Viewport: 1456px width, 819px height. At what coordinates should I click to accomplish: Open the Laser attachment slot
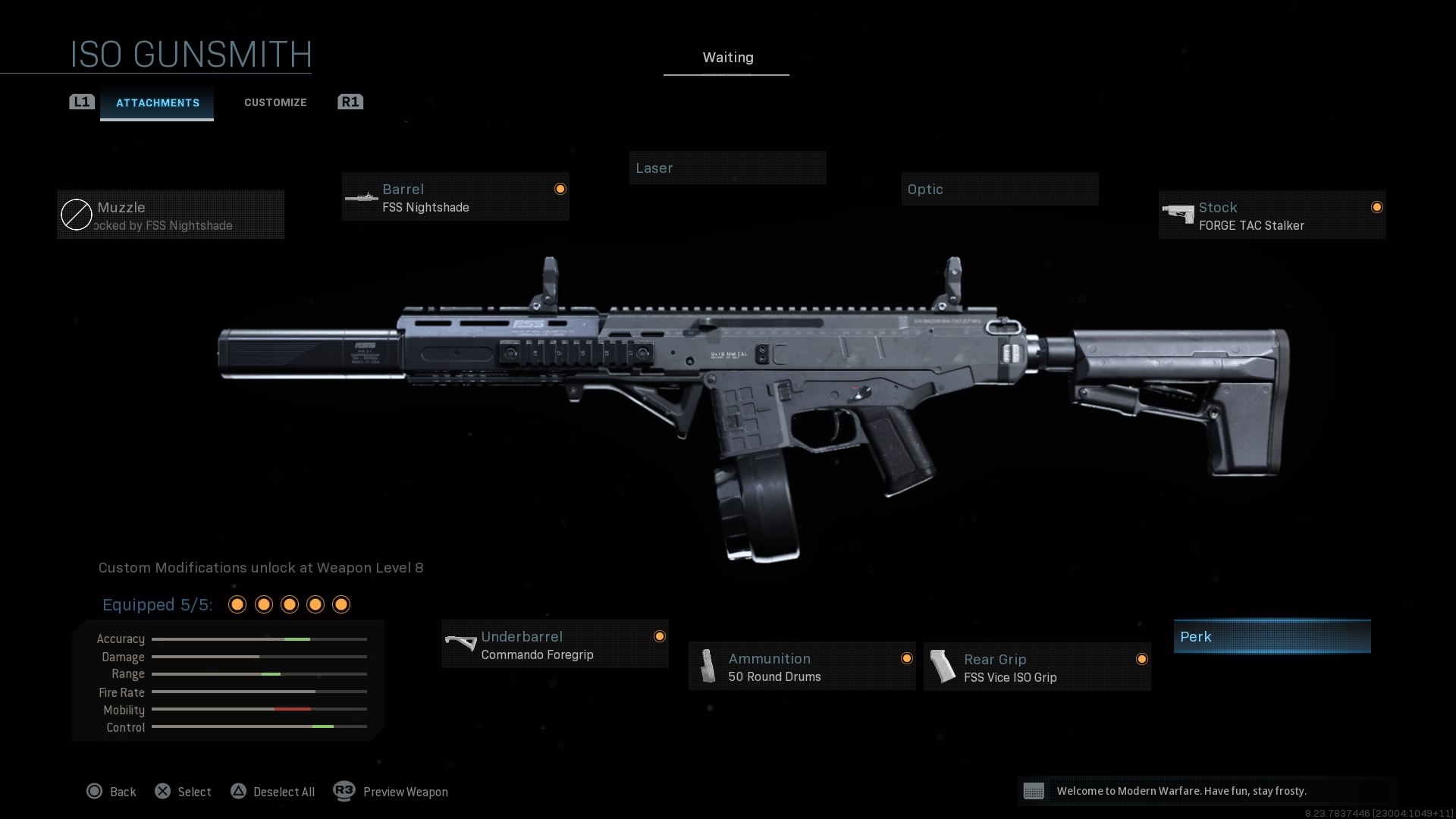point(727,168)
